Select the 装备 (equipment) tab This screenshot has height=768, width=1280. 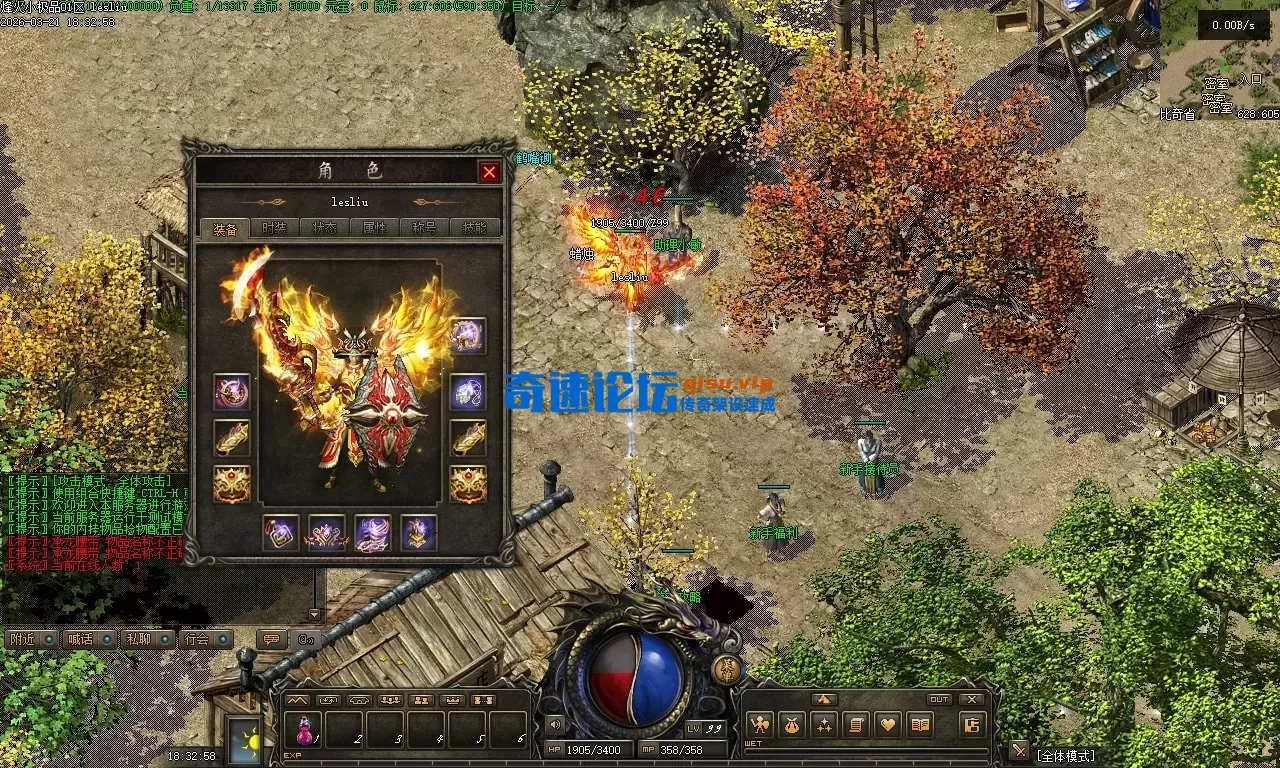[224, 228]
